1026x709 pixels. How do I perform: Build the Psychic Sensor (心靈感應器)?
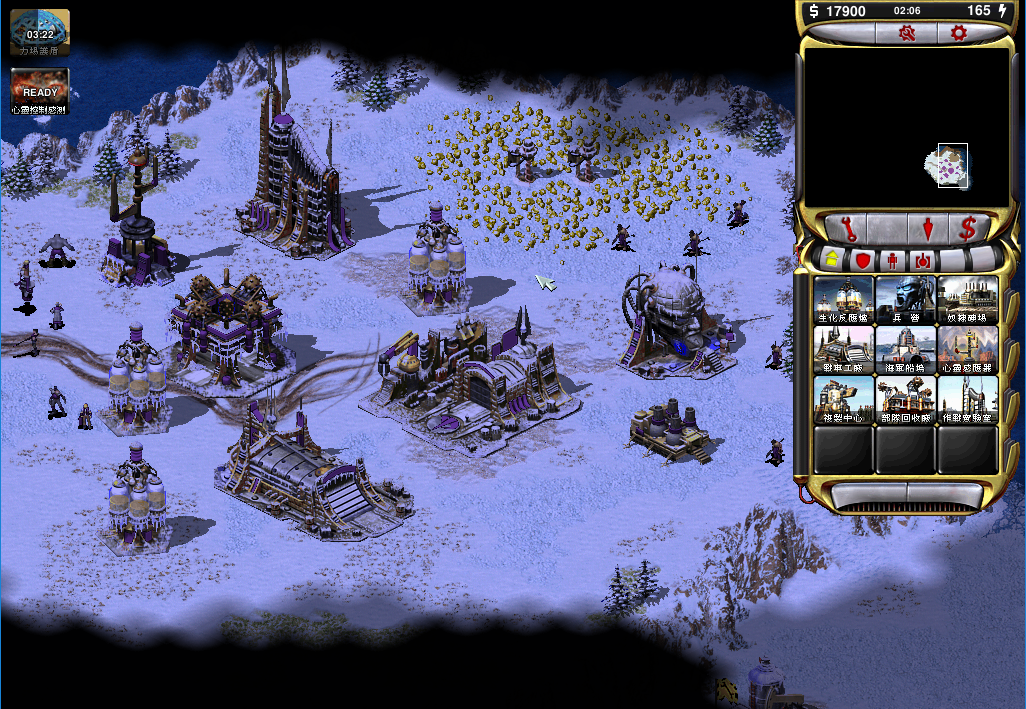(x=967, y=350)
